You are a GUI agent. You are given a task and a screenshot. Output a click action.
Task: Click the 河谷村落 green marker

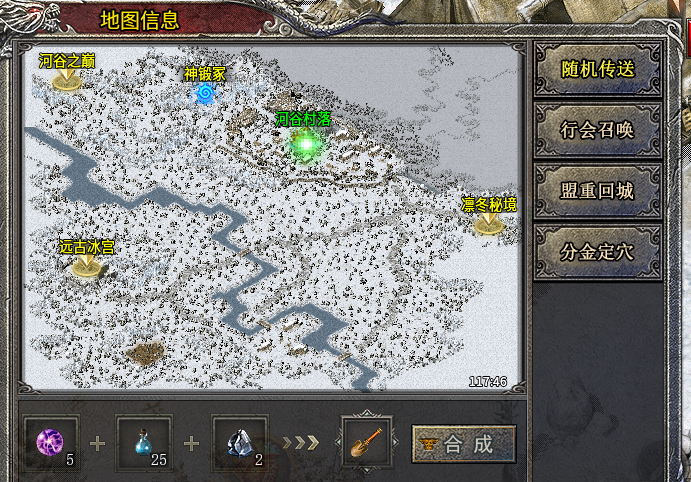[305, 144]
